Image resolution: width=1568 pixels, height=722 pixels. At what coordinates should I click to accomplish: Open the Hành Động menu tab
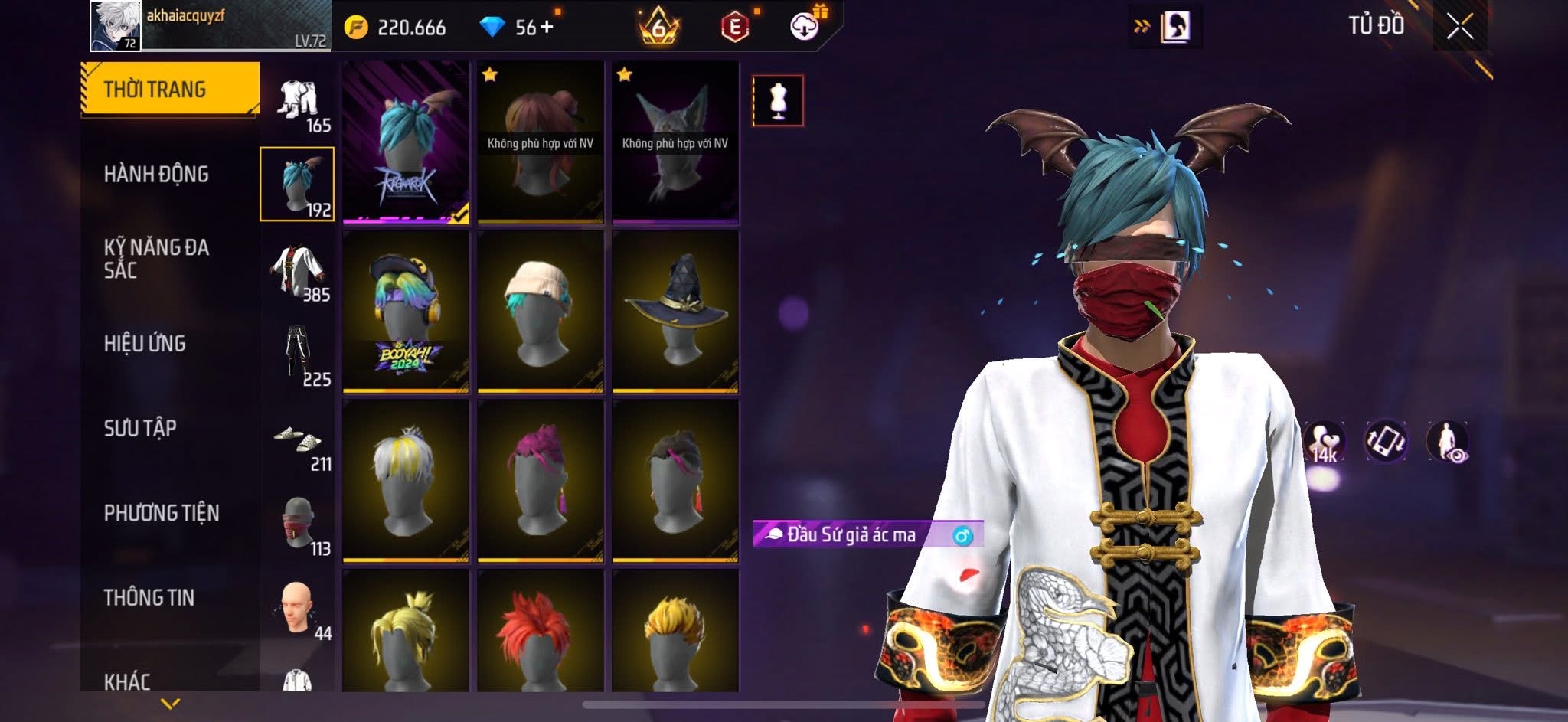tap(156, 175)
